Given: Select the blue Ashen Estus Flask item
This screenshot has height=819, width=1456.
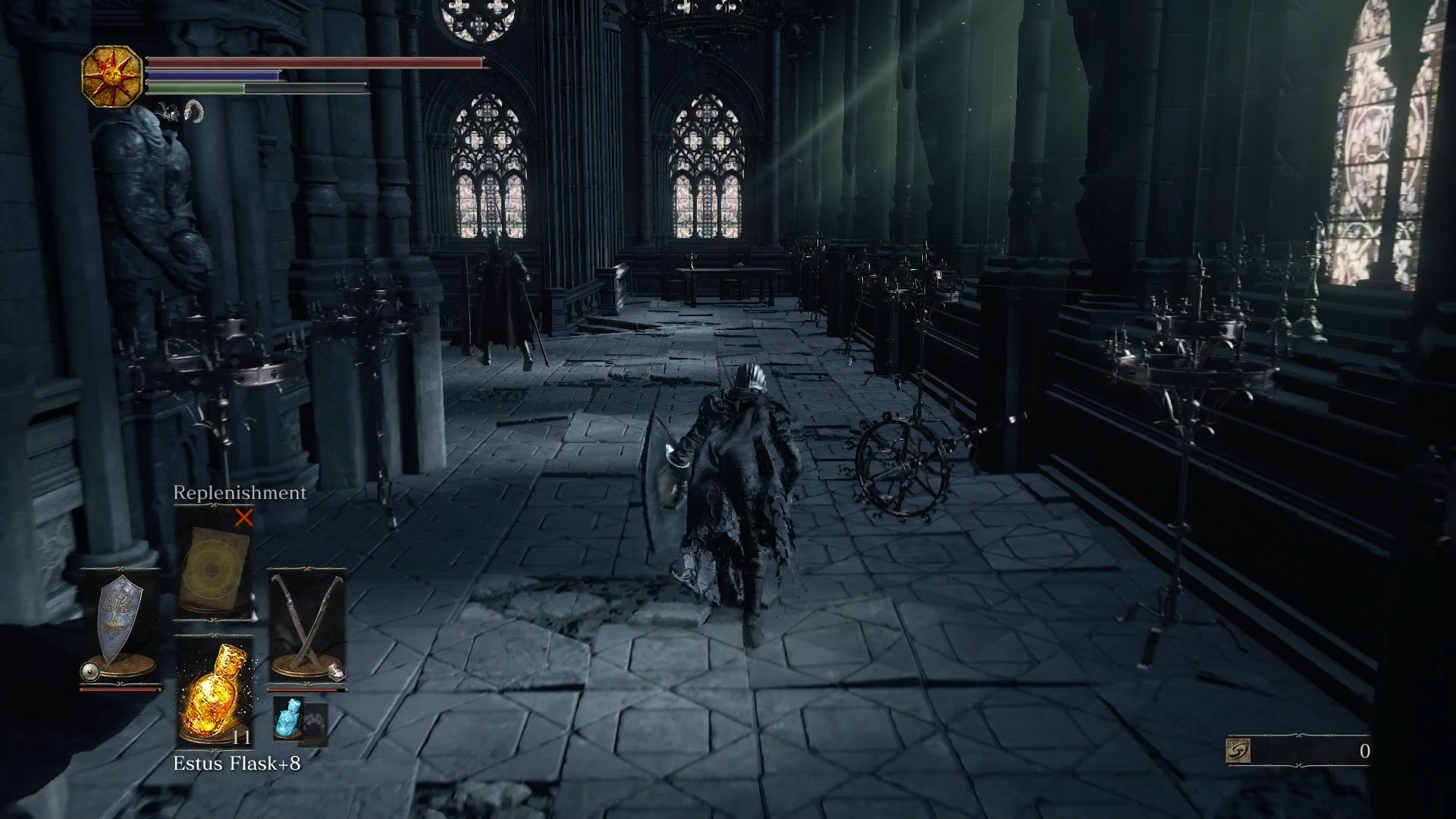Looking at the screenshot, I should 290,717.
